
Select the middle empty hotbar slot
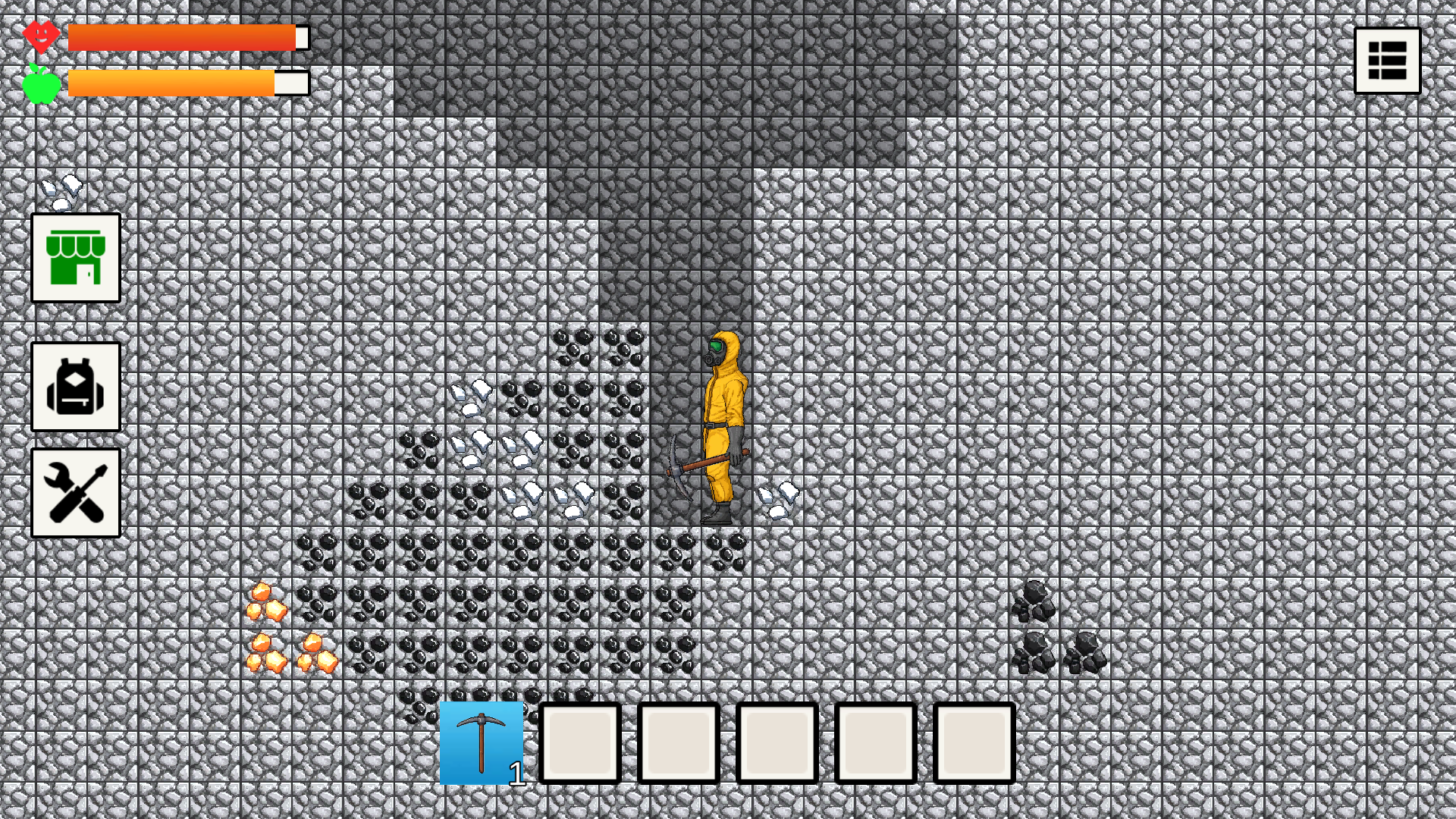pyautogui.click(x=776, y=743)
